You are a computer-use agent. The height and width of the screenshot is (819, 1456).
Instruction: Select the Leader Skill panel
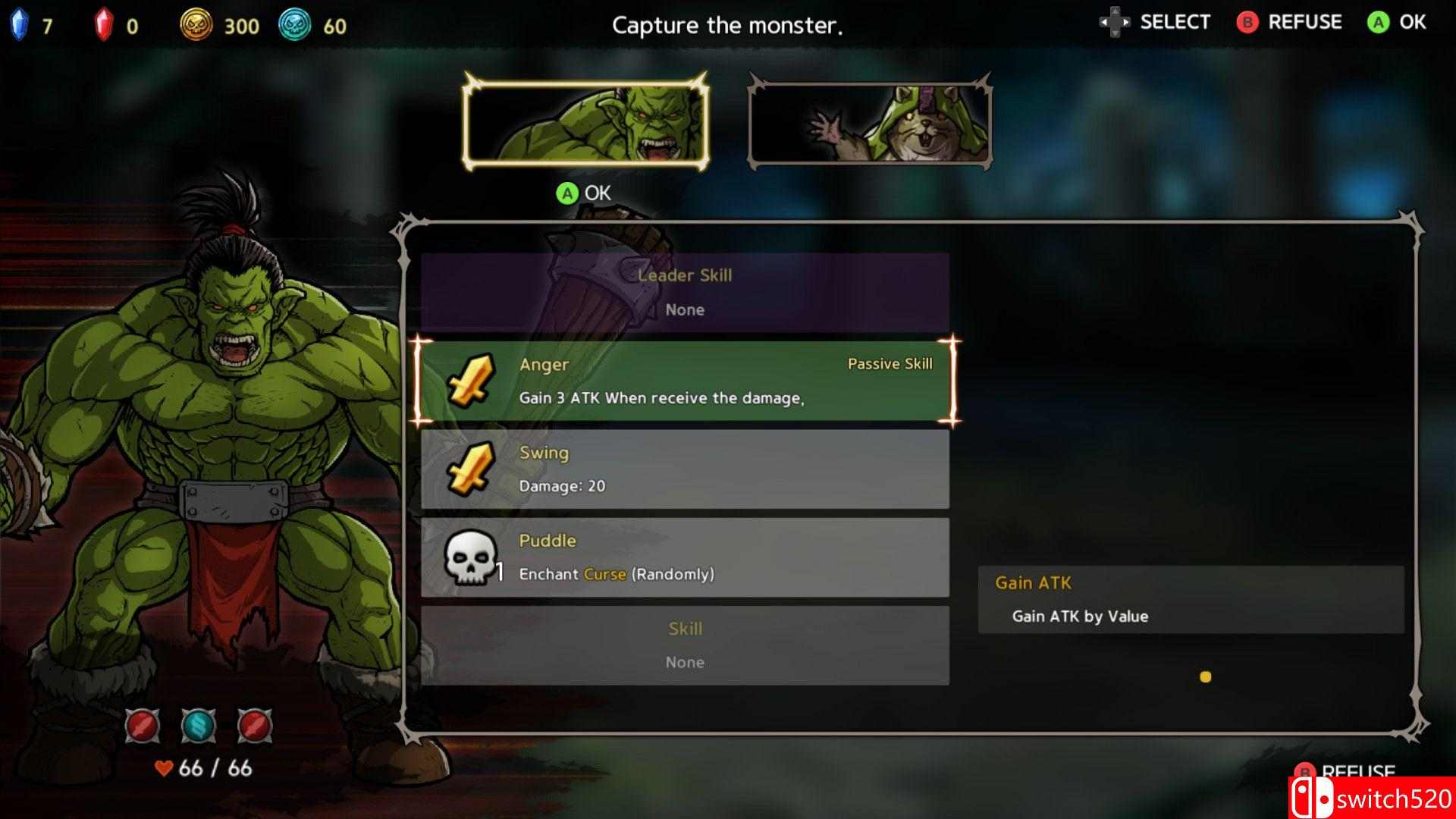(684, 292)
